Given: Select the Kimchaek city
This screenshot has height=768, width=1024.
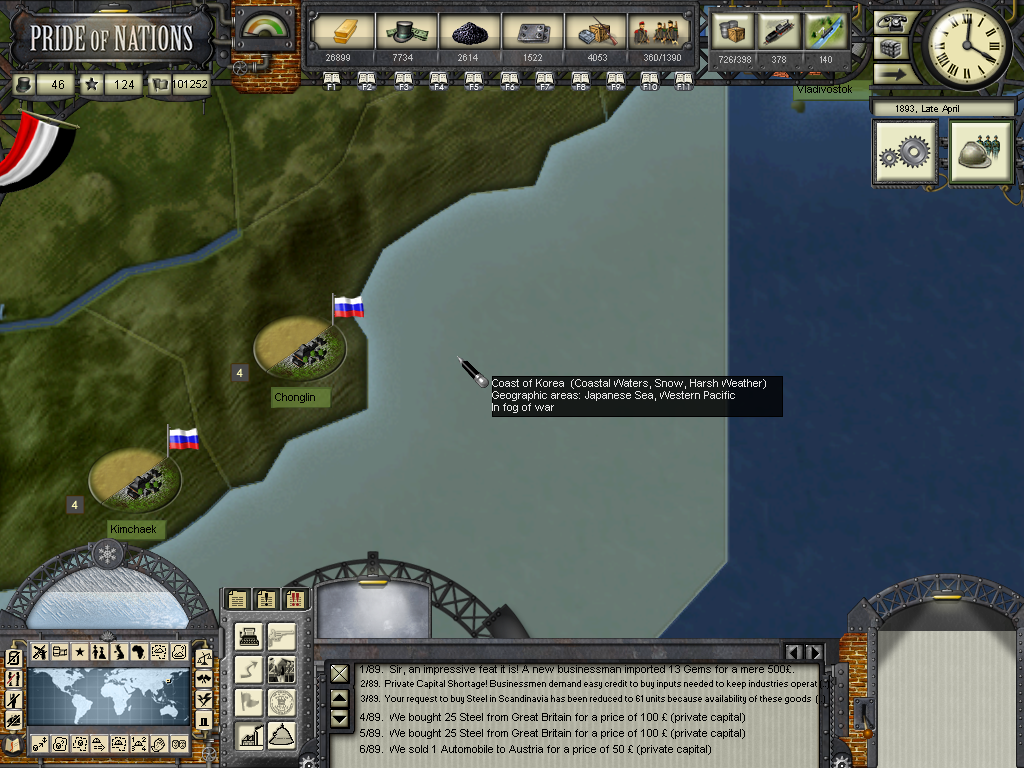Looking at the screenshot, I should click(135, 479).
